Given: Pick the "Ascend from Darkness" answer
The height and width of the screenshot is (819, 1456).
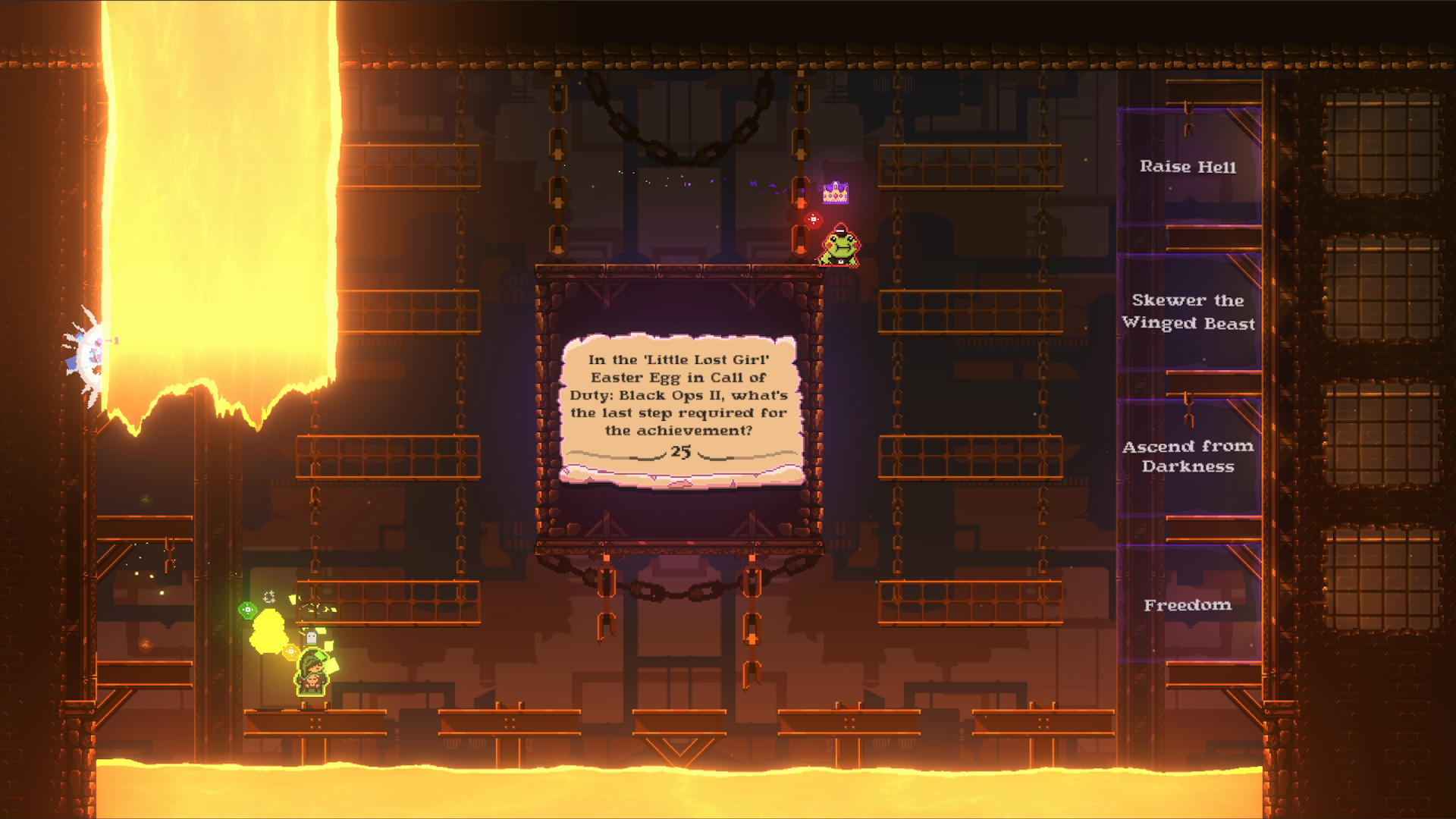Looking at the screenshot, I should pyautogui.click(x=1190, y=457).
